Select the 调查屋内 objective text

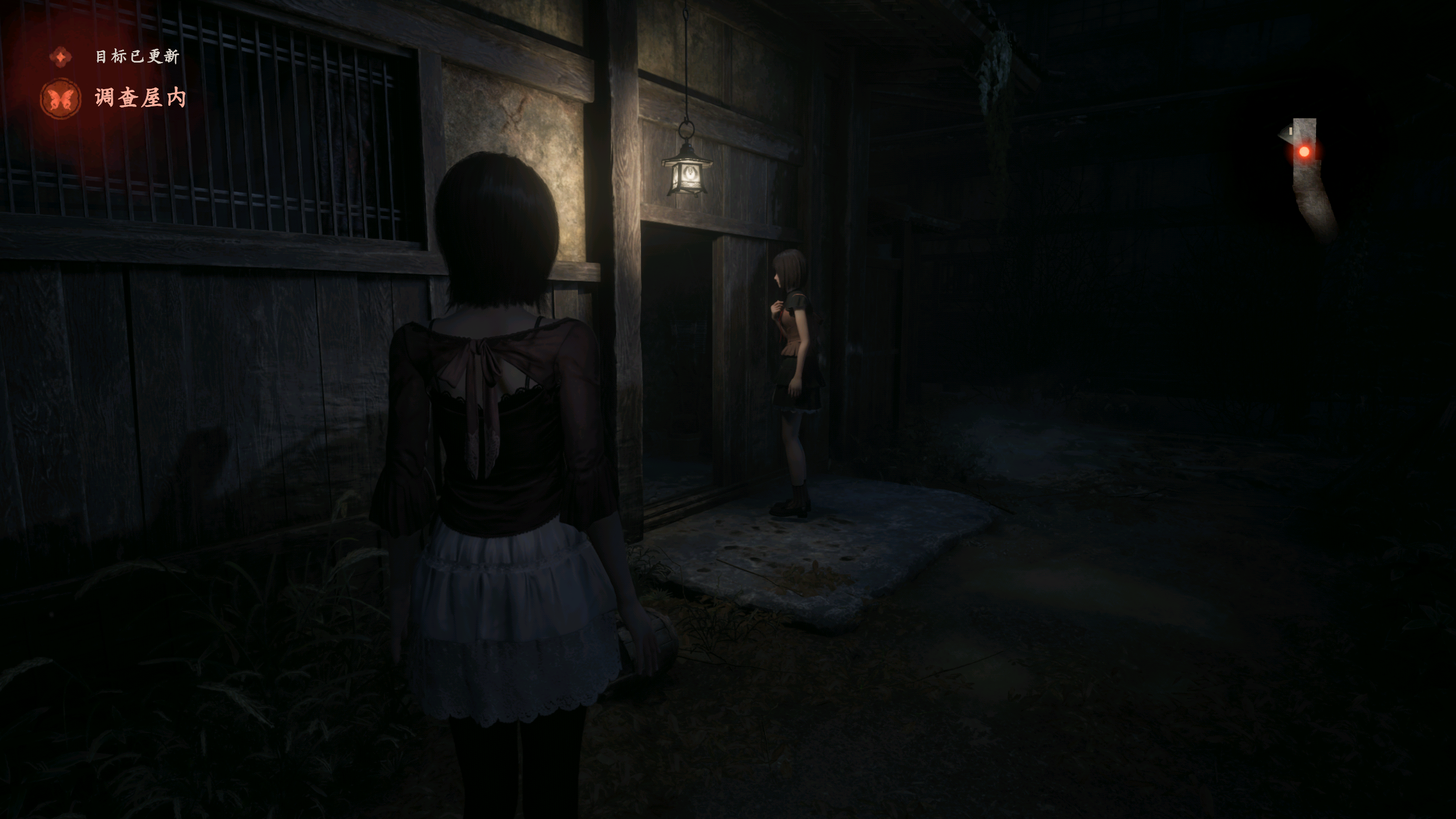pos(140,98)
